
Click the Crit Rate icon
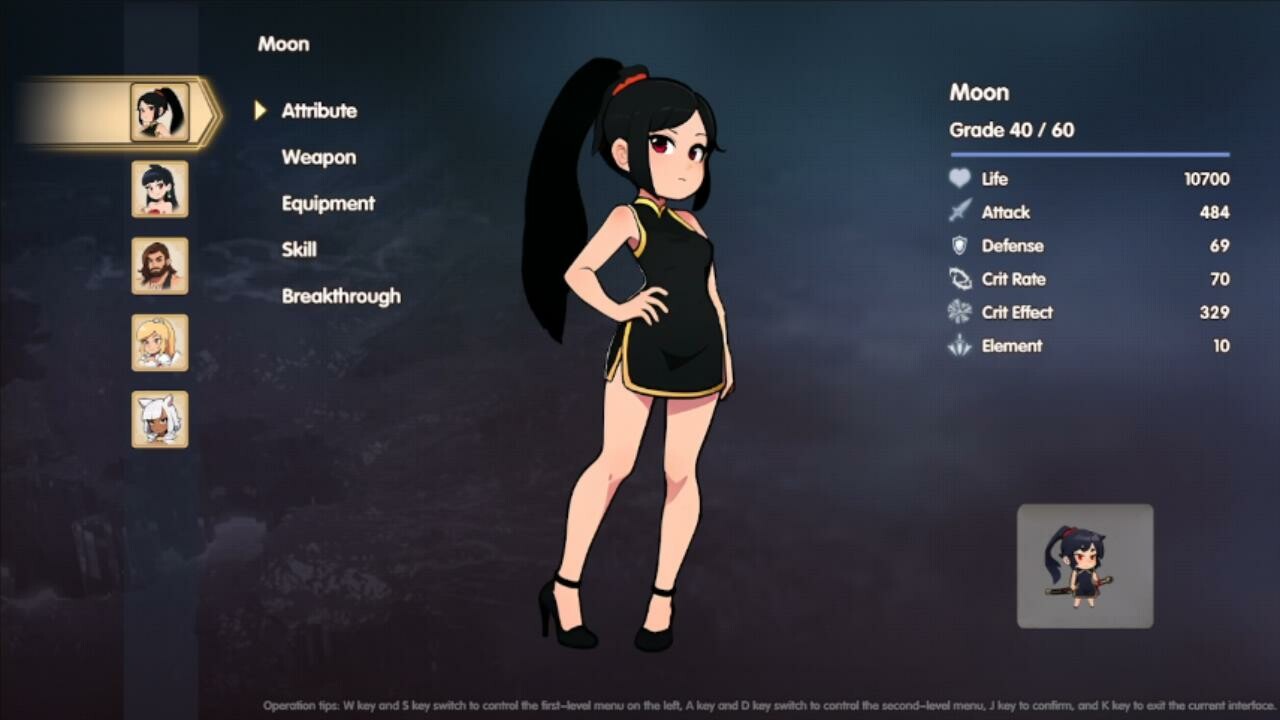(961, 279)
